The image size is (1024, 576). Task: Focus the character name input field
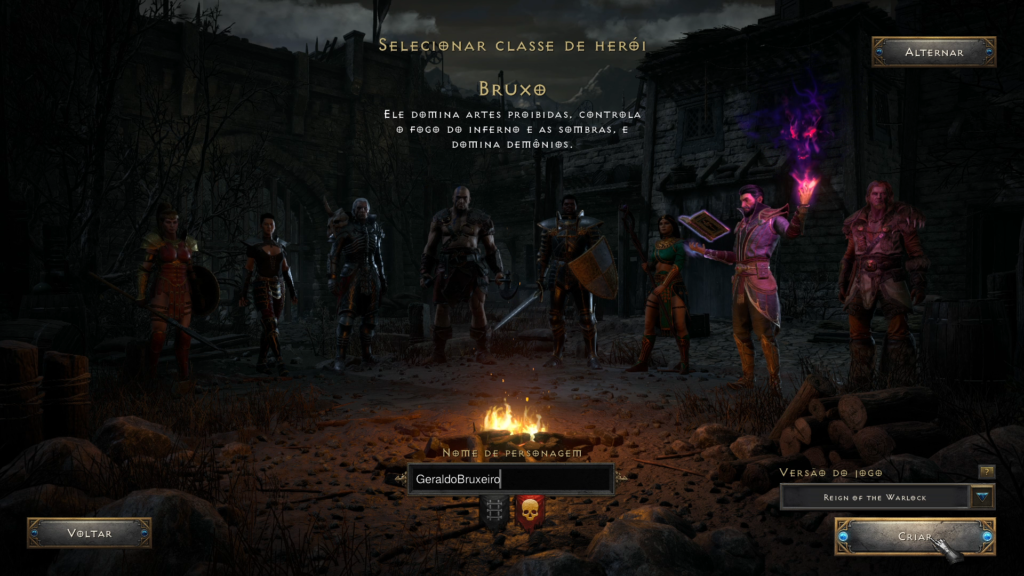511,479
